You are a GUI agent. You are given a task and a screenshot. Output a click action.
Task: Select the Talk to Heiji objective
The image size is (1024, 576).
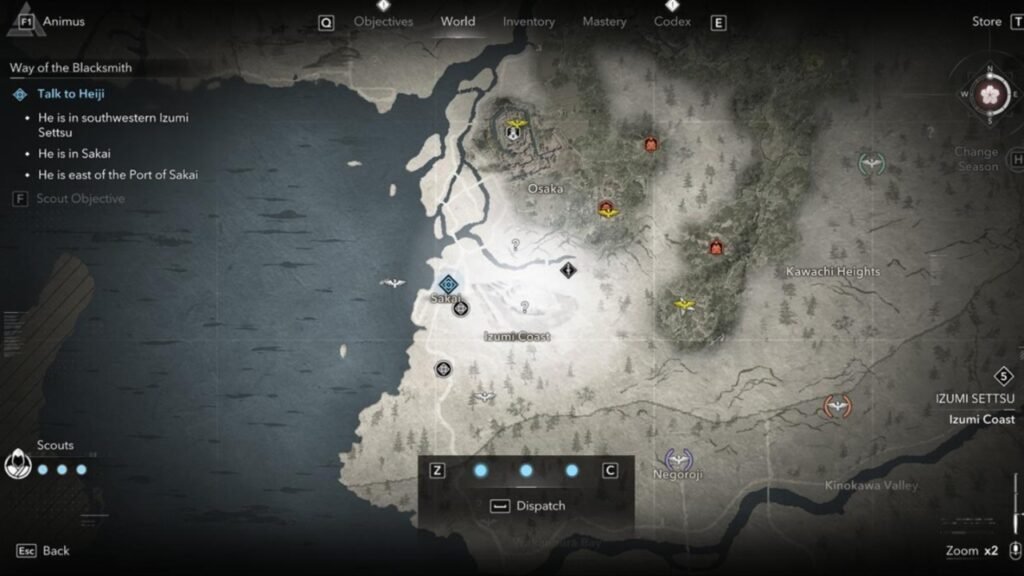(70, 94)
